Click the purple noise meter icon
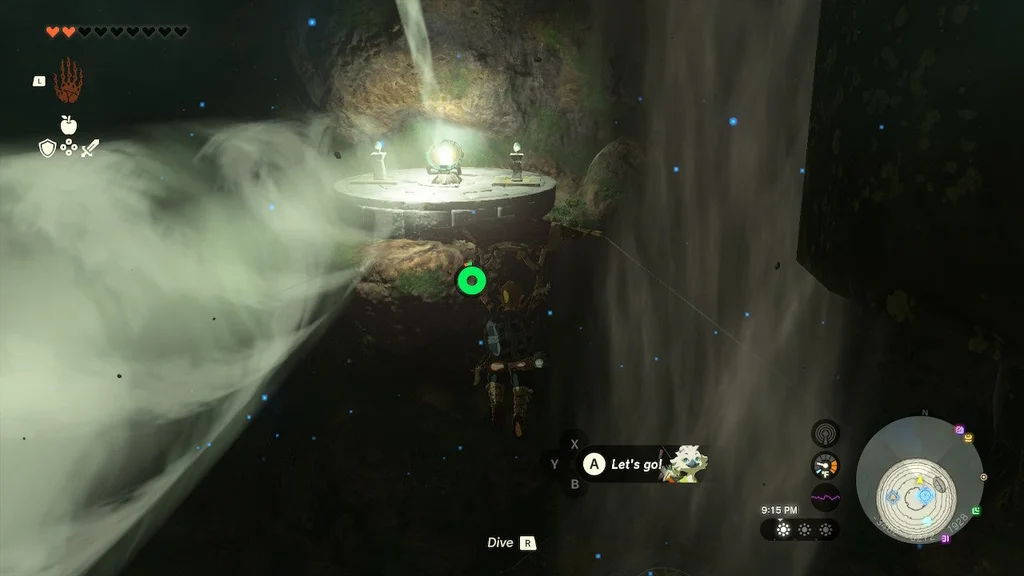This screenshot has width=1024, height=576. tap(826, 497)
